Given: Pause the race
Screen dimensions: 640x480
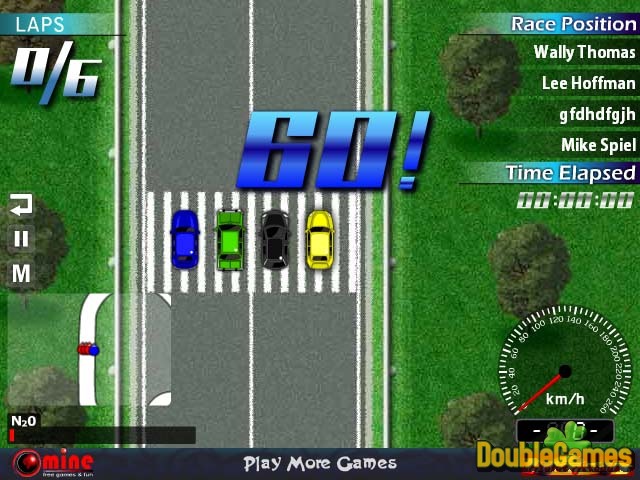Looking at the screenshot, I should click(21, 238).
